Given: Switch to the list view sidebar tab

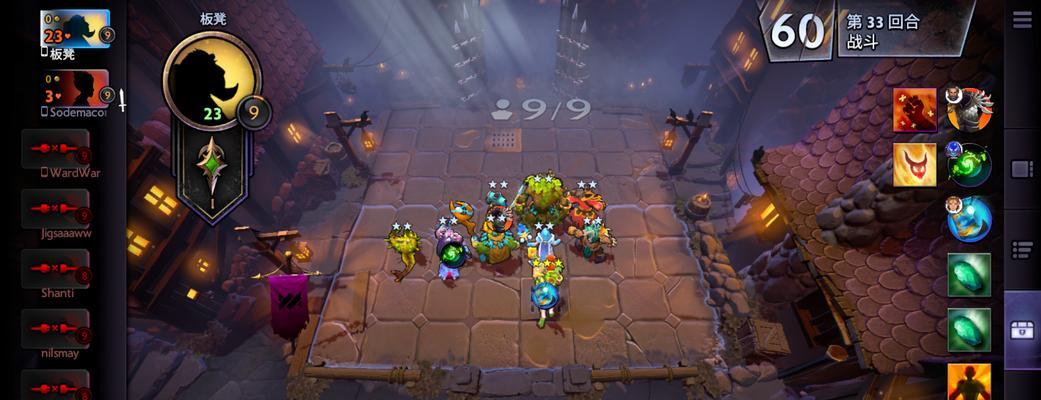Looking at the screenshot, I should pos(1022,249).
